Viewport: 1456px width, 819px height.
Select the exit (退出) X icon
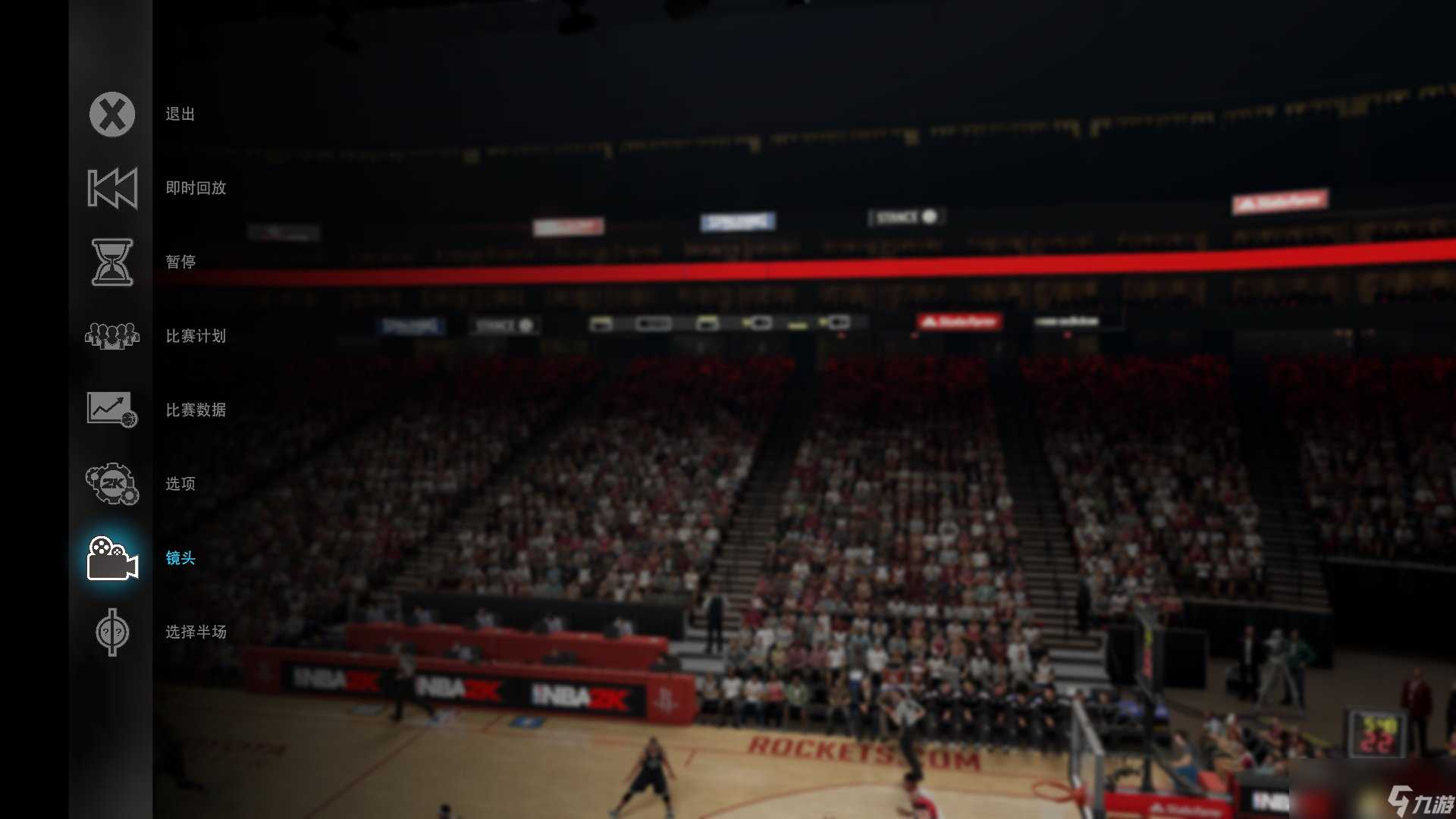[111, 115]
